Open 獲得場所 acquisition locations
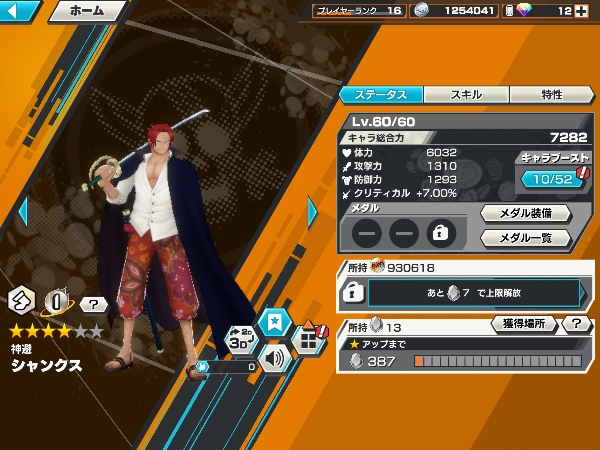Screen dimensions: 600x450 tap(524, 324)
